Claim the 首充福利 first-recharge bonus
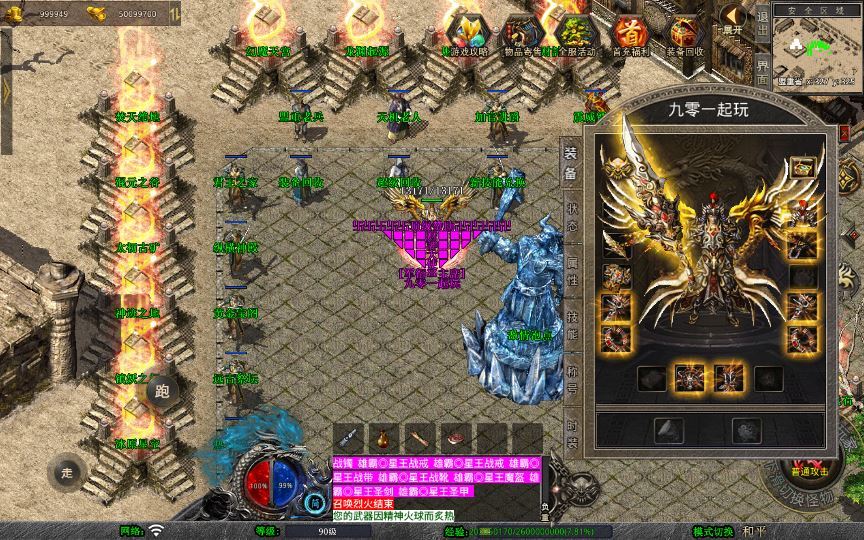This screenshot has height=540, width=864. (629, 34)
